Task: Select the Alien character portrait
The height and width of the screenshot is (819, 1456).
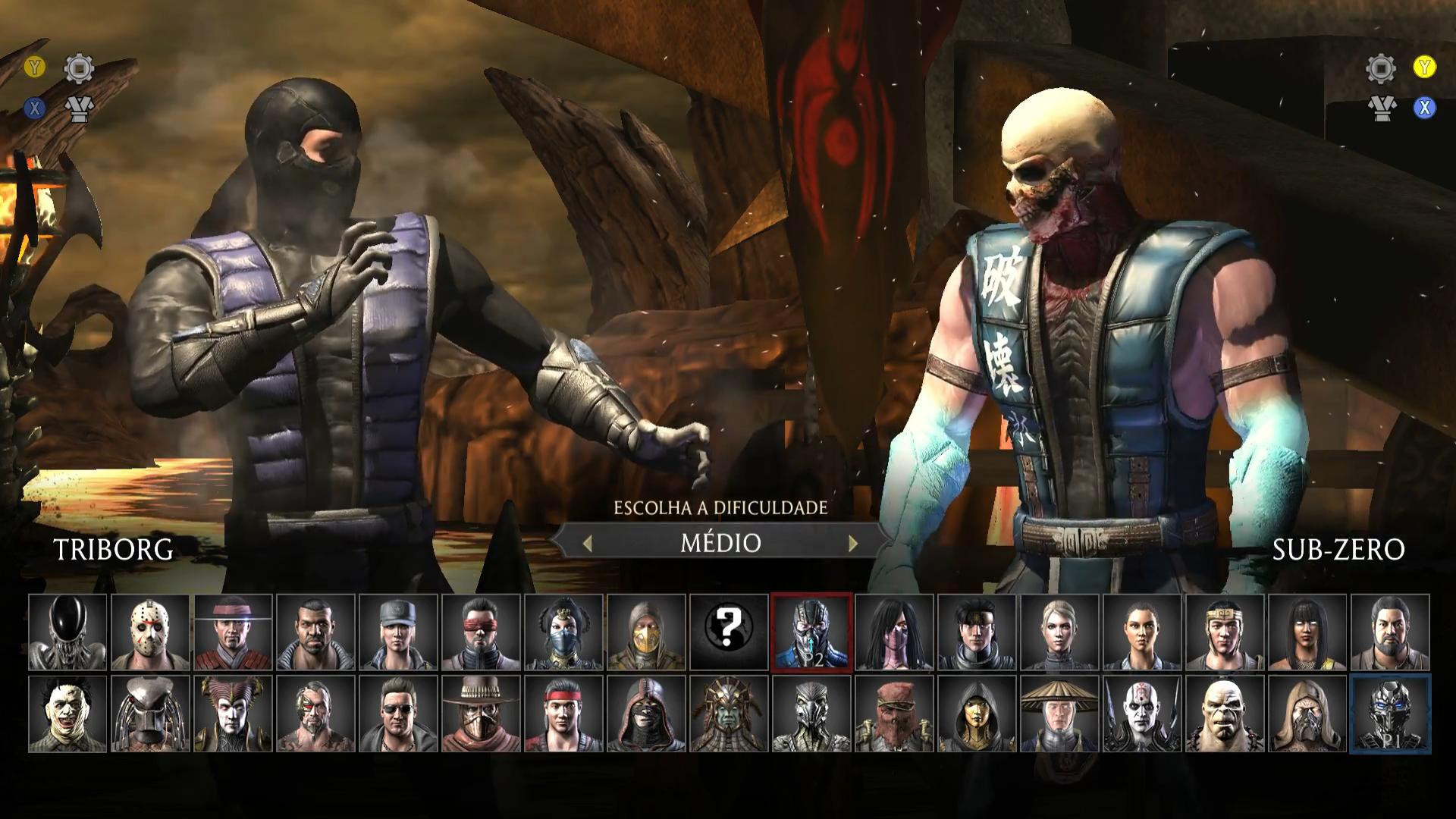Action: (67, 632)
